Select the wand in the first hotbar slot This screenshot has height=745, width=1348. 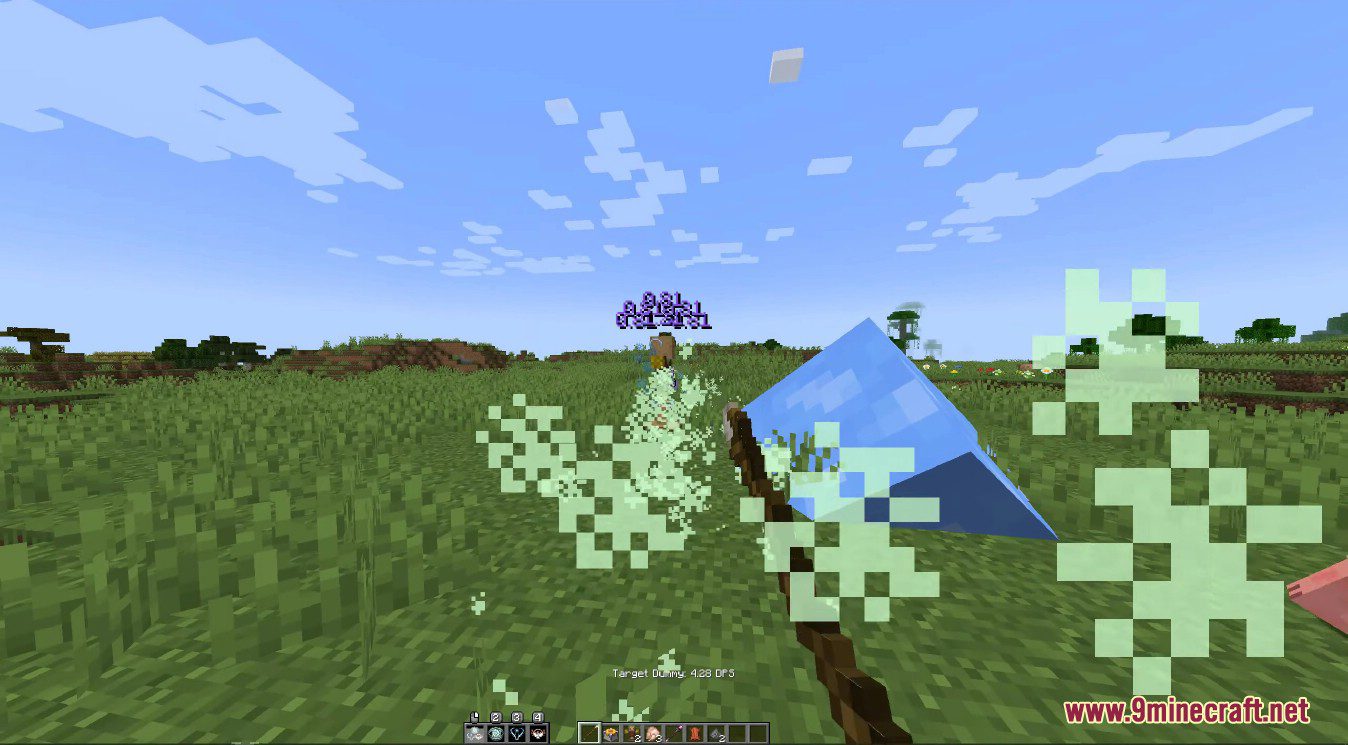click(589, 732)
